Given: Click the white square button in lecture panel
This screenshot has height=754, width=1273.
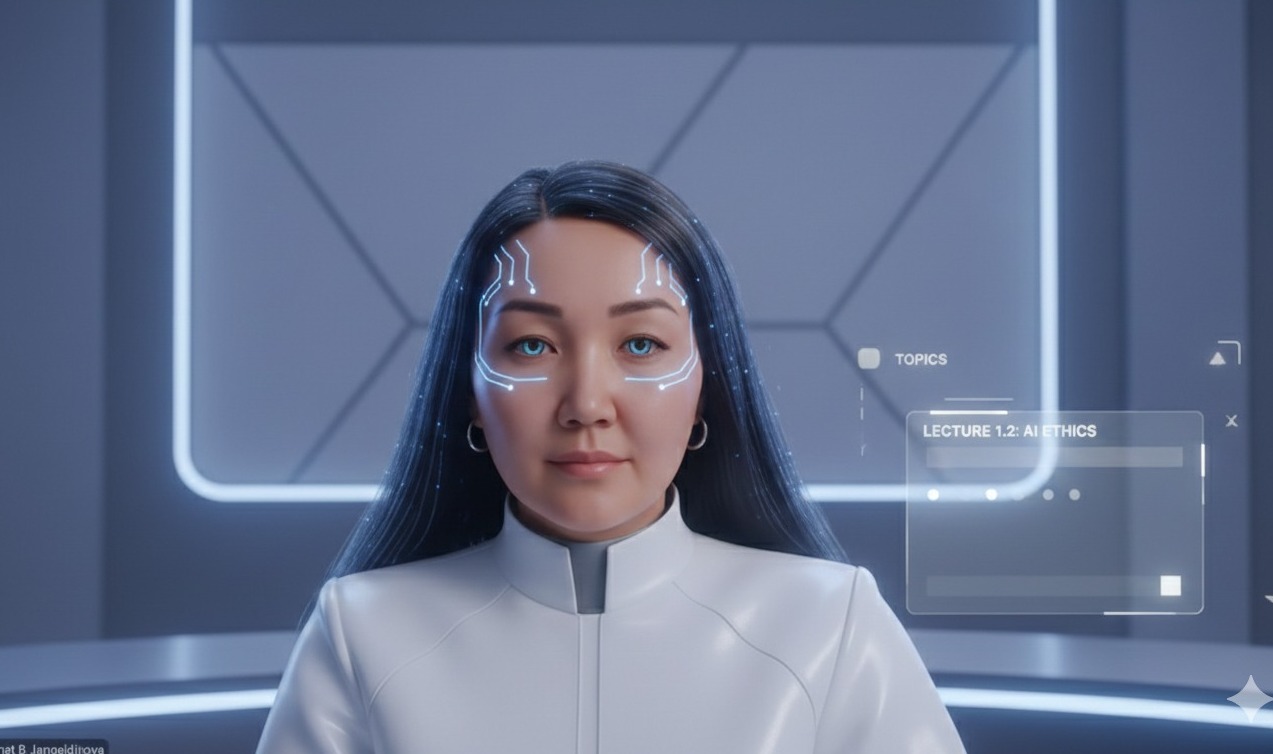Looking at the screenshot, I should [1170, 586].
